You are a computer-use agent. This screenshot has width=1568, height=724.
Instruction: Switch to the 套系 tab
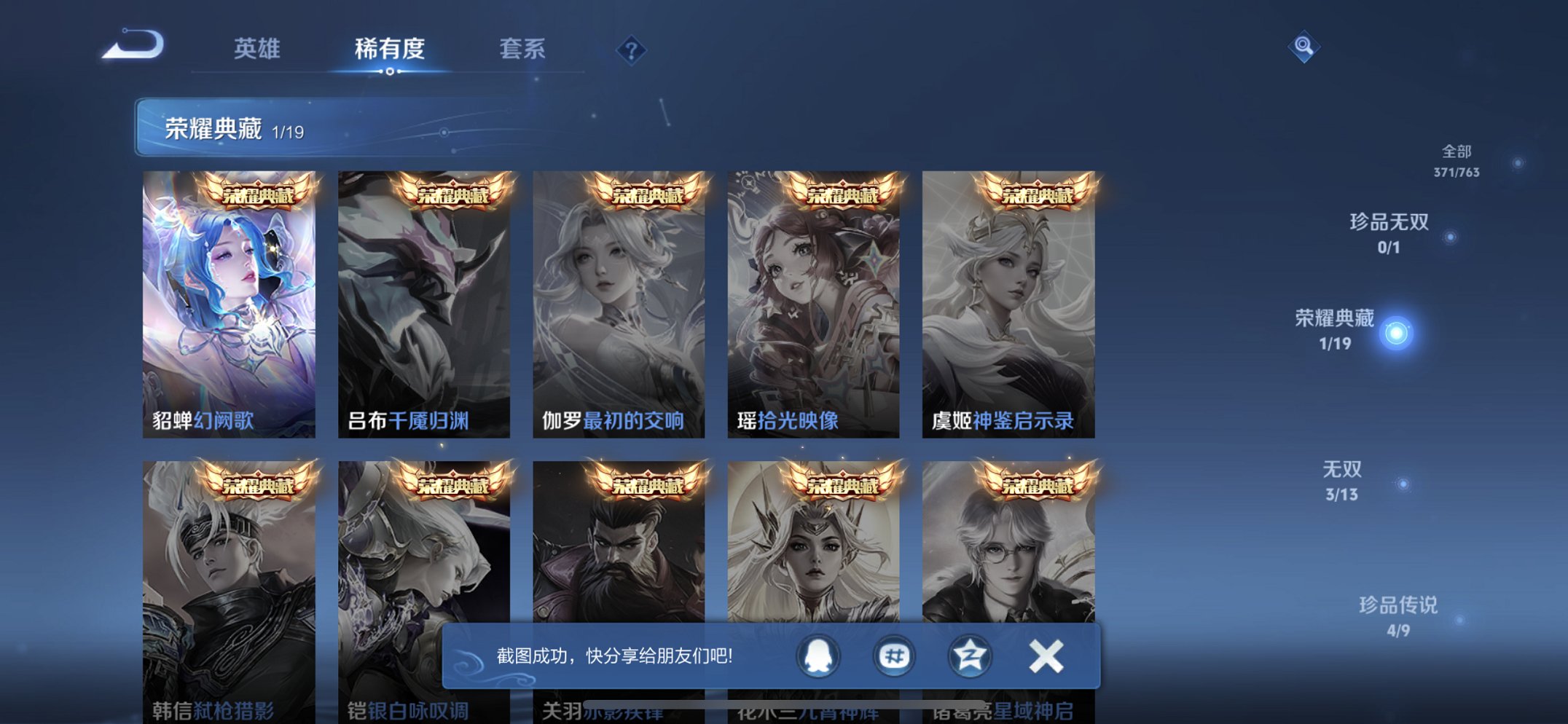522,49
